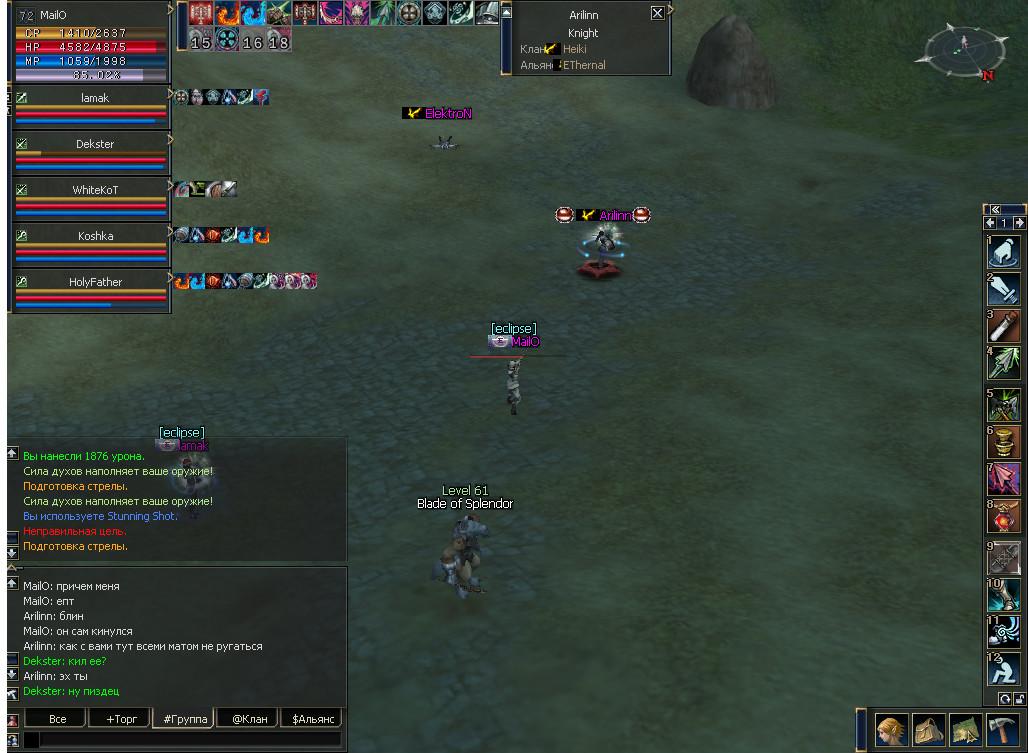Use the sitting figure action in slot 12
1028x753 pixels.
1004,668
